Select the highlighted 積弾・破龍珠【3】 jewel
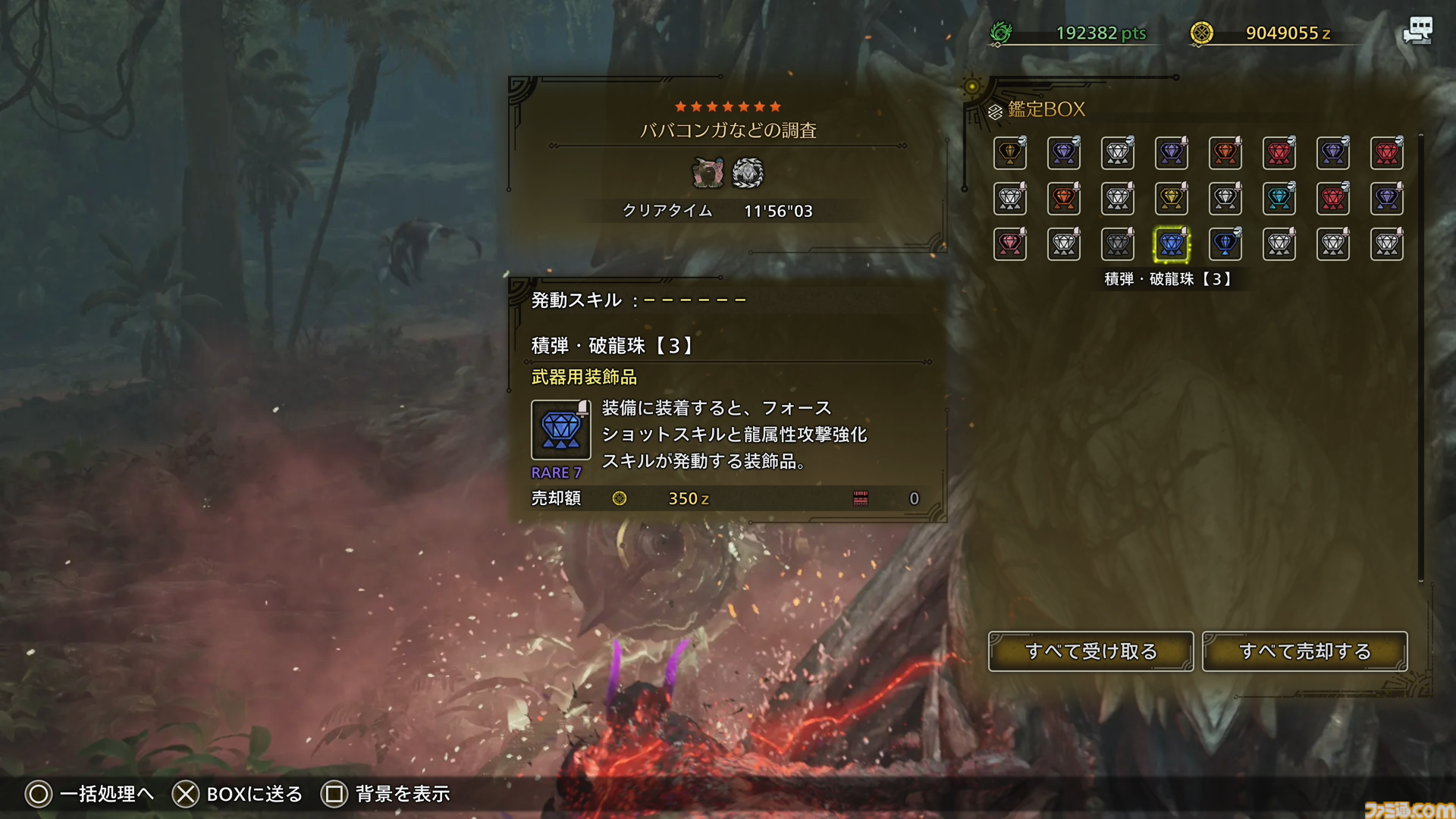 (1171, 244)
